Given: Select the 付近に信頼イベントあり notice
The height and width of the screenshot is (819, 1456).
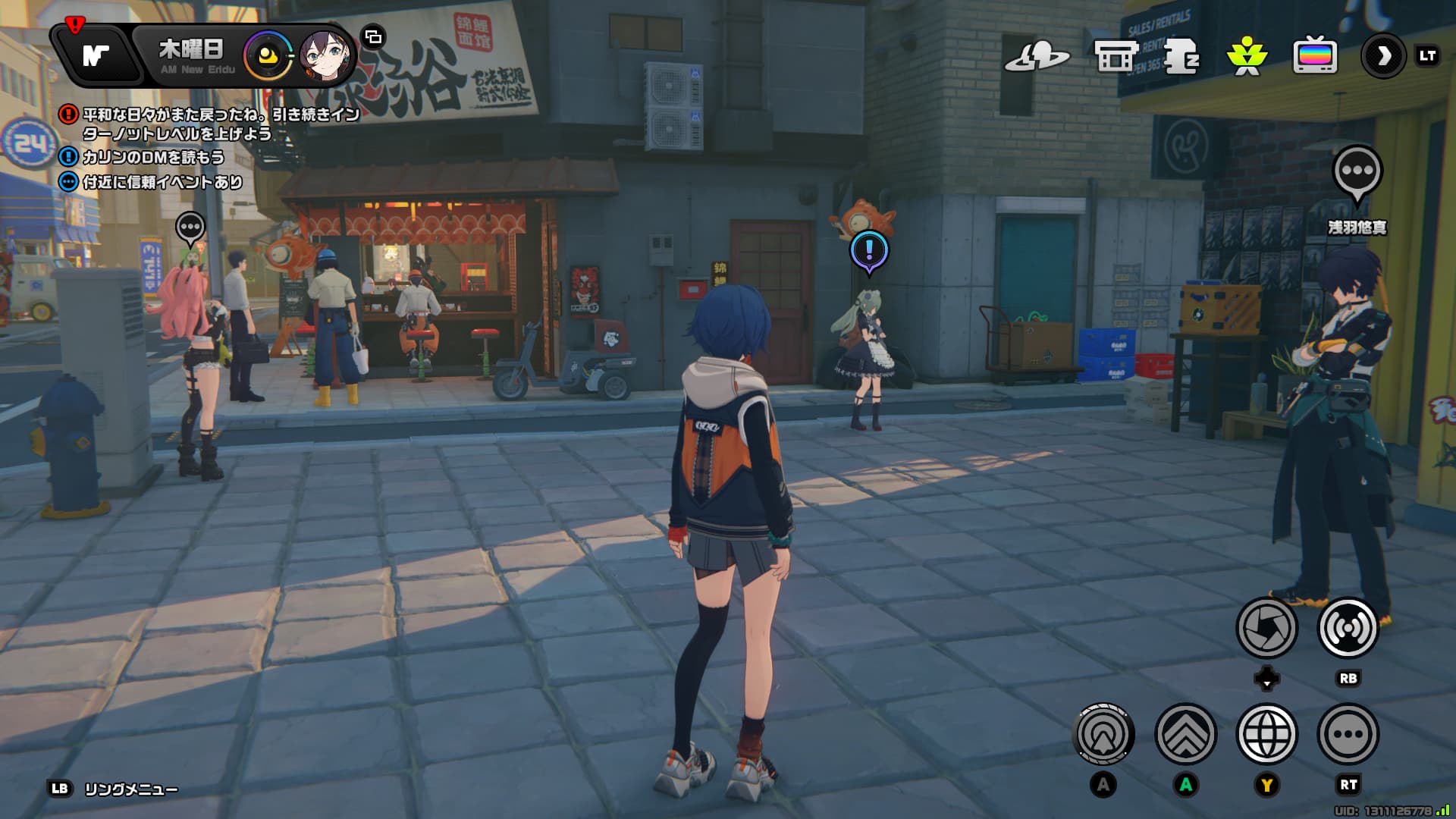Looking at the screenshot, I should (x=161, y=182).
